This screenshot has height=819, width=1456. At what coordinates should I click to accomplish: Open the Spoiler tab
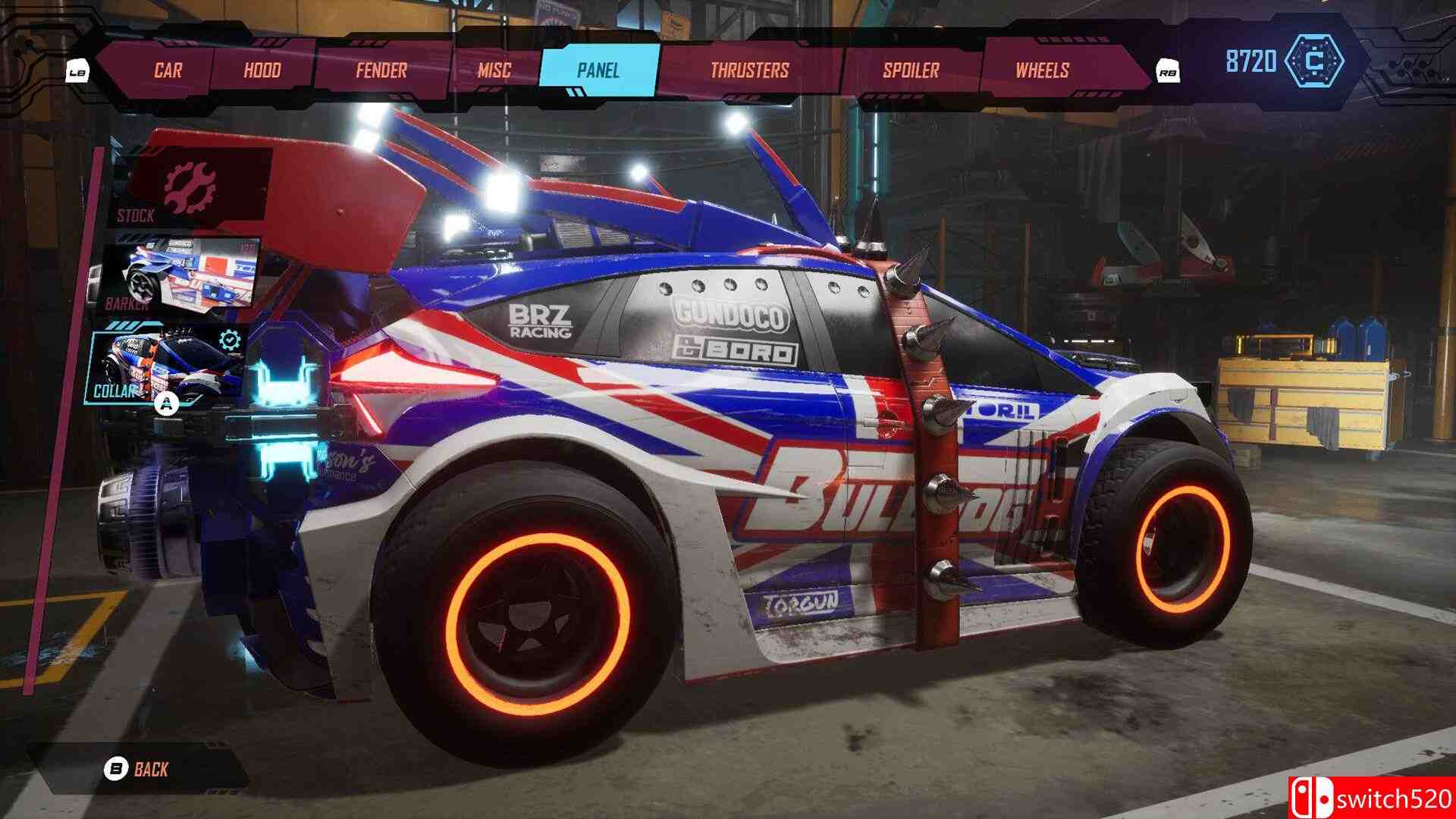911,71
